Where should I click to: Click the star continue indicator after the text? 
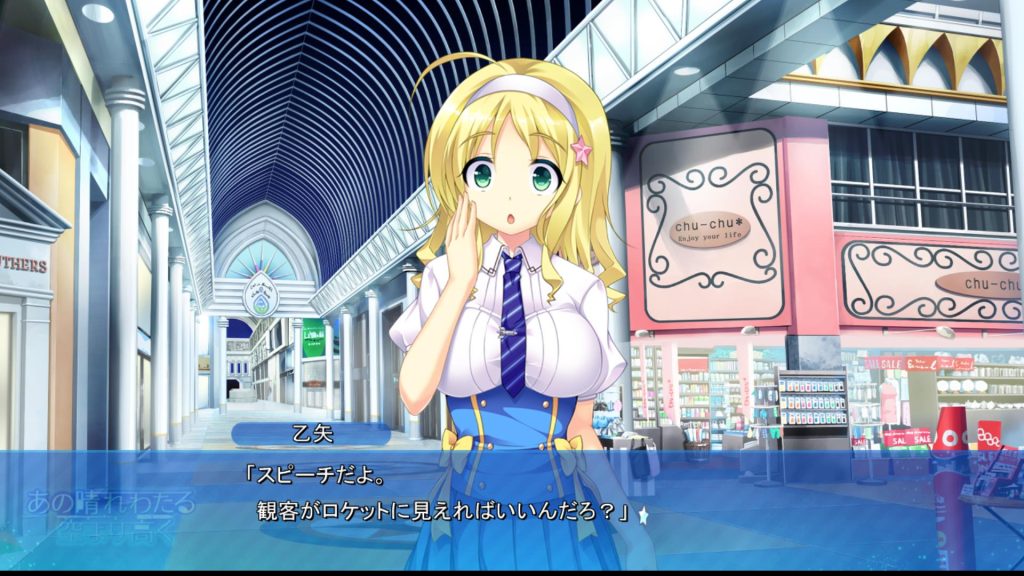point(644,516)
